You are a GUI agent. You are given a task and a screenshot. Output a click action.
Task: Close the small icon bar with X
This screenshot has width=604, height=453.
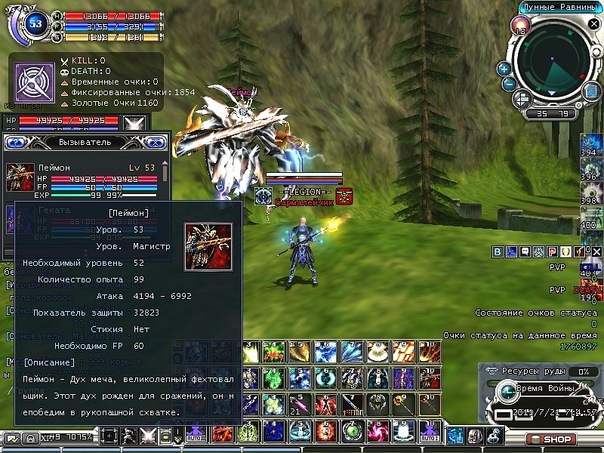(x=598, y=251)
